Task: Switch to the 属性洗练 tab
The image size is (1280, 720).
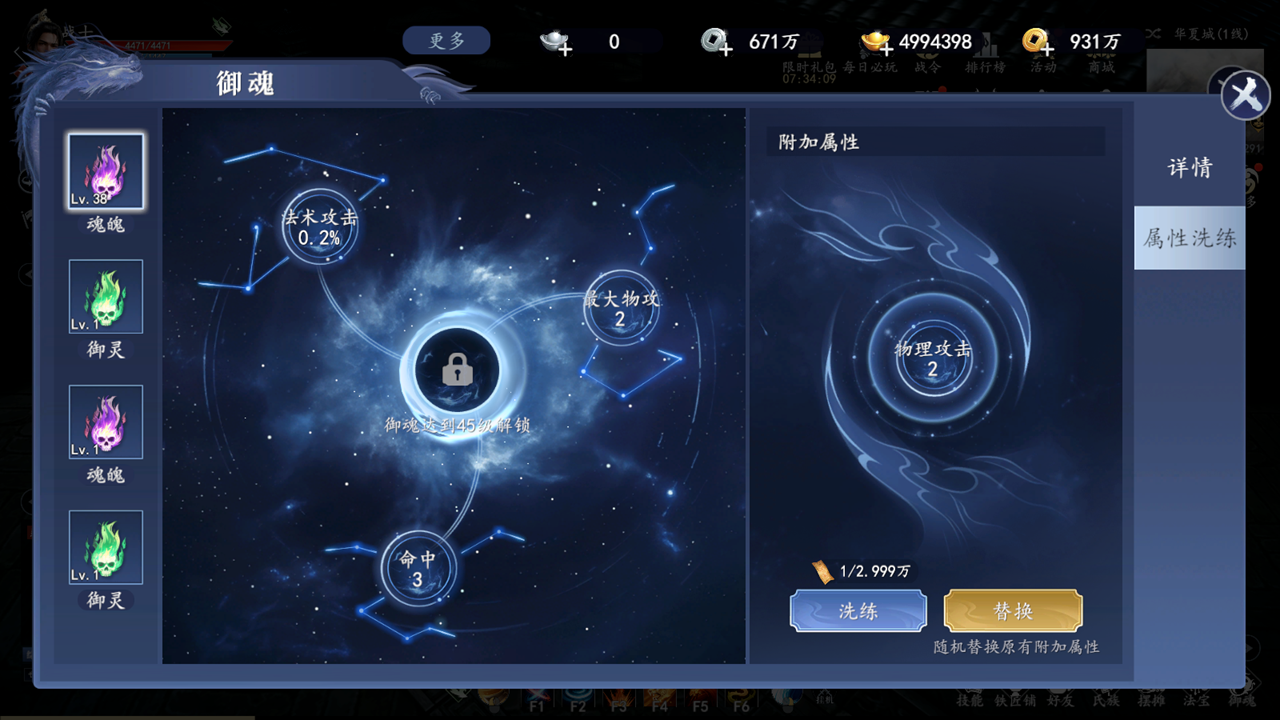Action: click(1189, 238)
